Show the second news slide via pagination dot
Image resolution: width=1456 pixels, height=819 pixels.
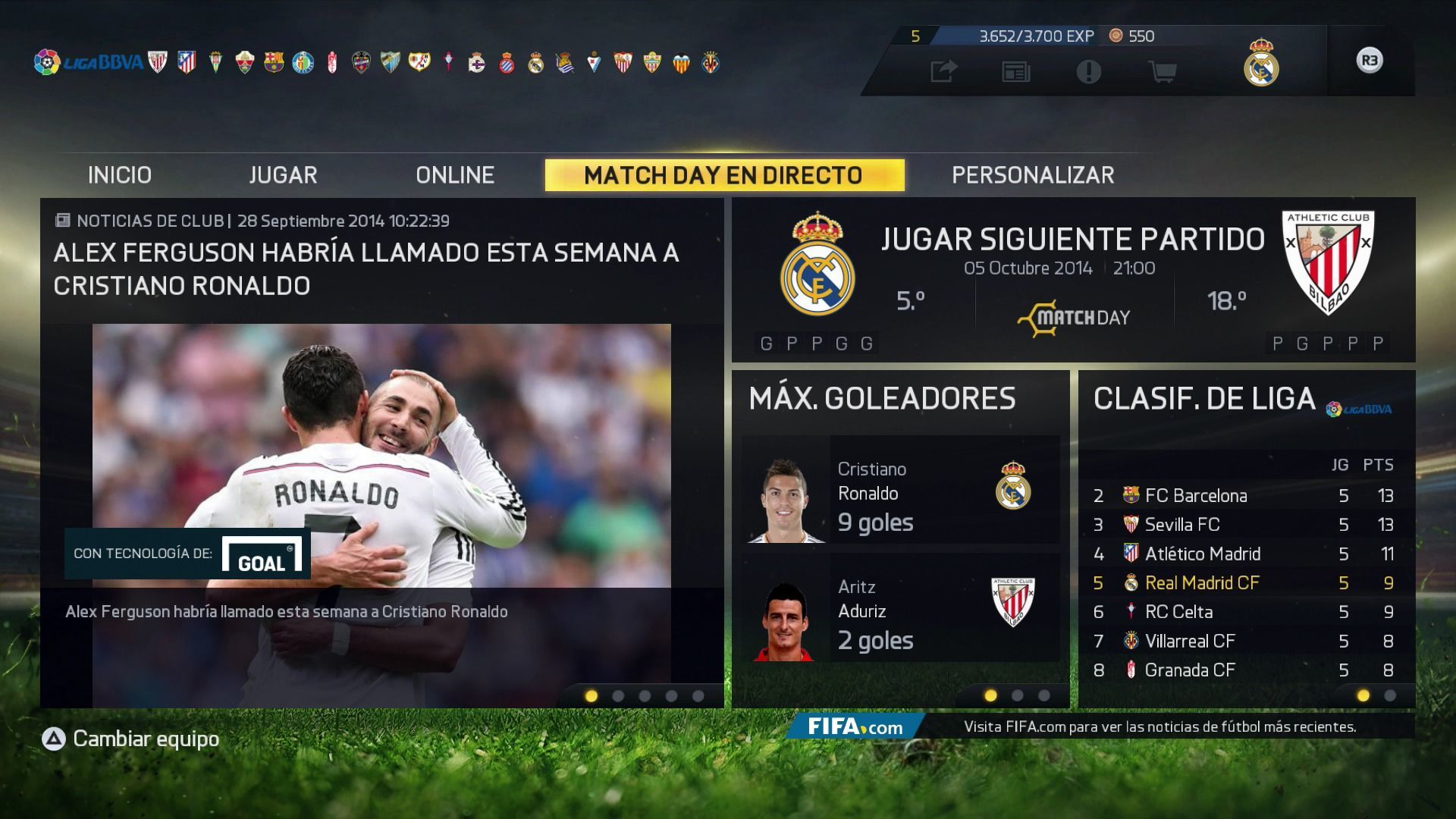coord(618,696)
